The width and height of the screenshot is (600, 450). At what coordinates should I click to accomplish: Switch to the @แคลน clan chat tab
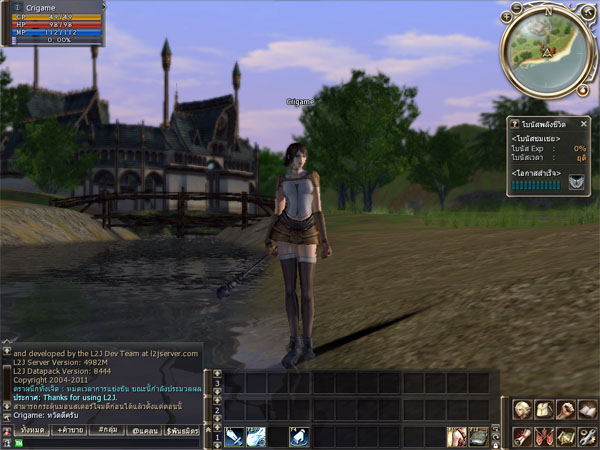pyautogui.click(x=145, y=428)
